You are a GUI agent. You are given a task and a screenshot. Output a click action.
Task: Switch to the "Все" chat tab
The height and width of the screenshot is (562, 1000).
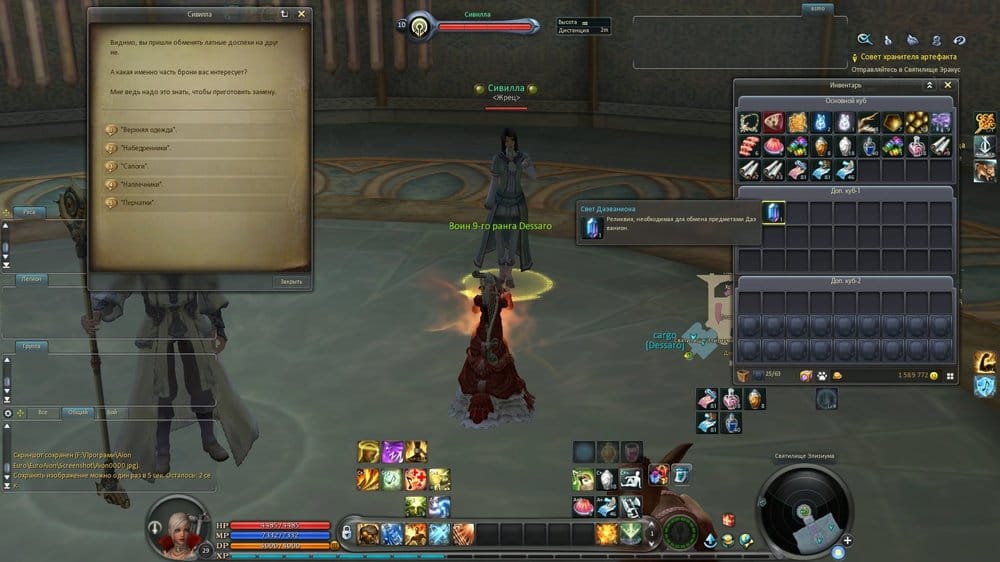(x=42, y=412)
